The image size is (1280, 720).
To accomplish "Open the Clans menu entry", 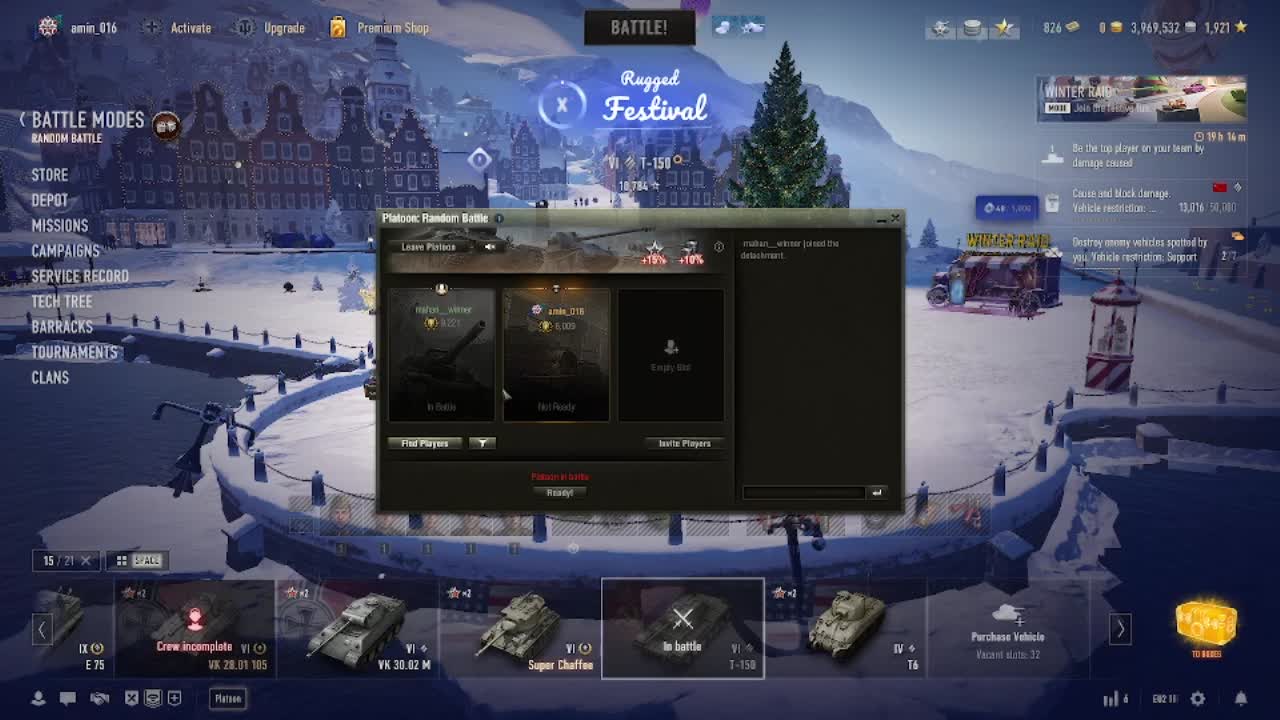I will [50, 377].
